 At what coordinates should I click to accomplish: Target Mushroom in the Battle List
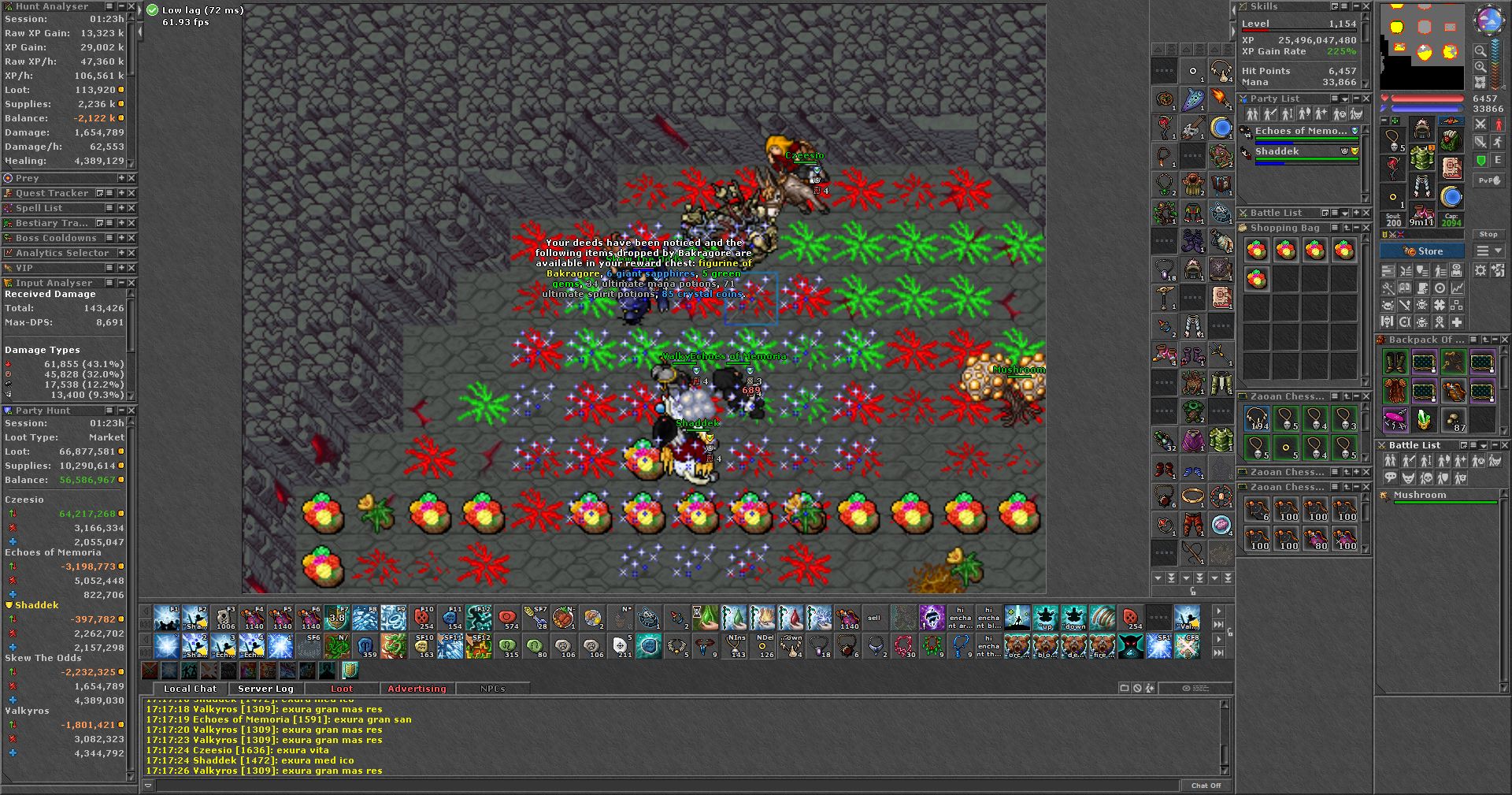1420,496
